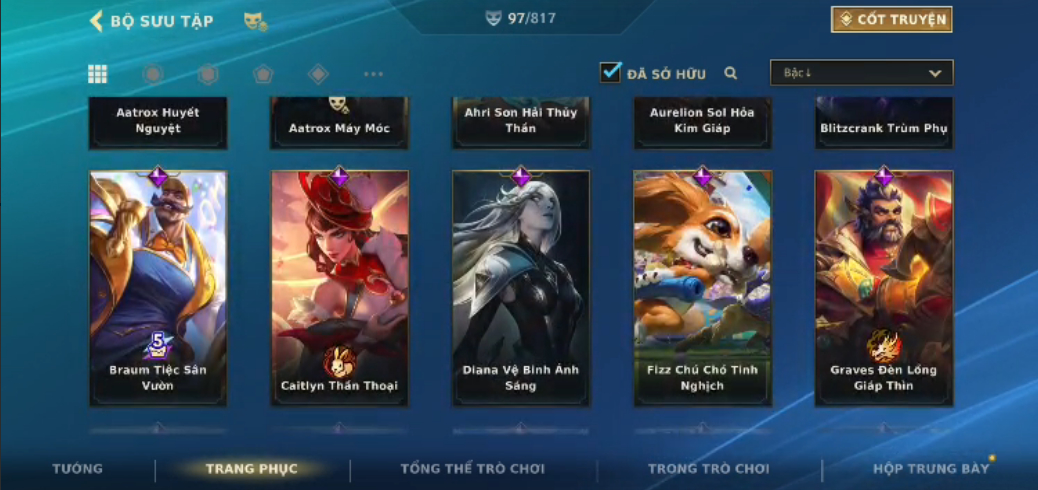The width and height of the screenshot is (1038, 490).
Task: Click the theater masks icon beside the title
Action: 255,21
